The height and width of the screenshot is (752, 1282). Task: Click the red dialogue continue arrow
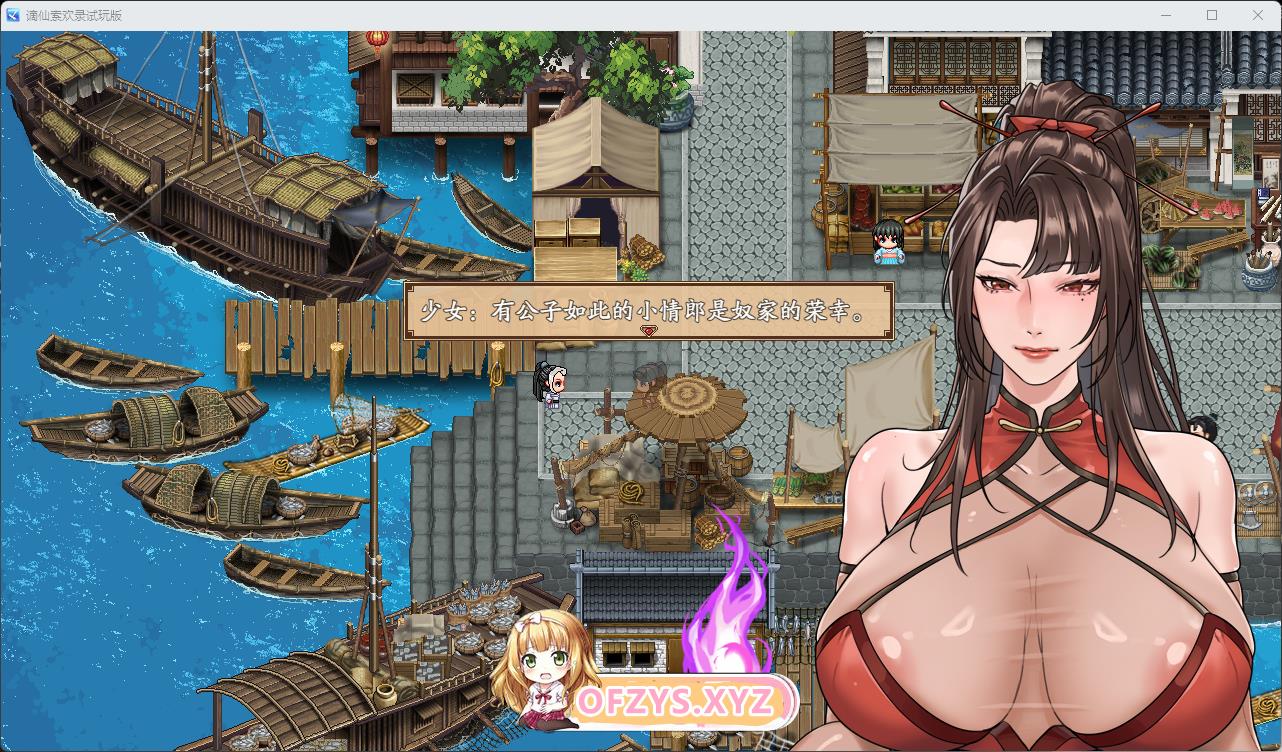[648, 331]
